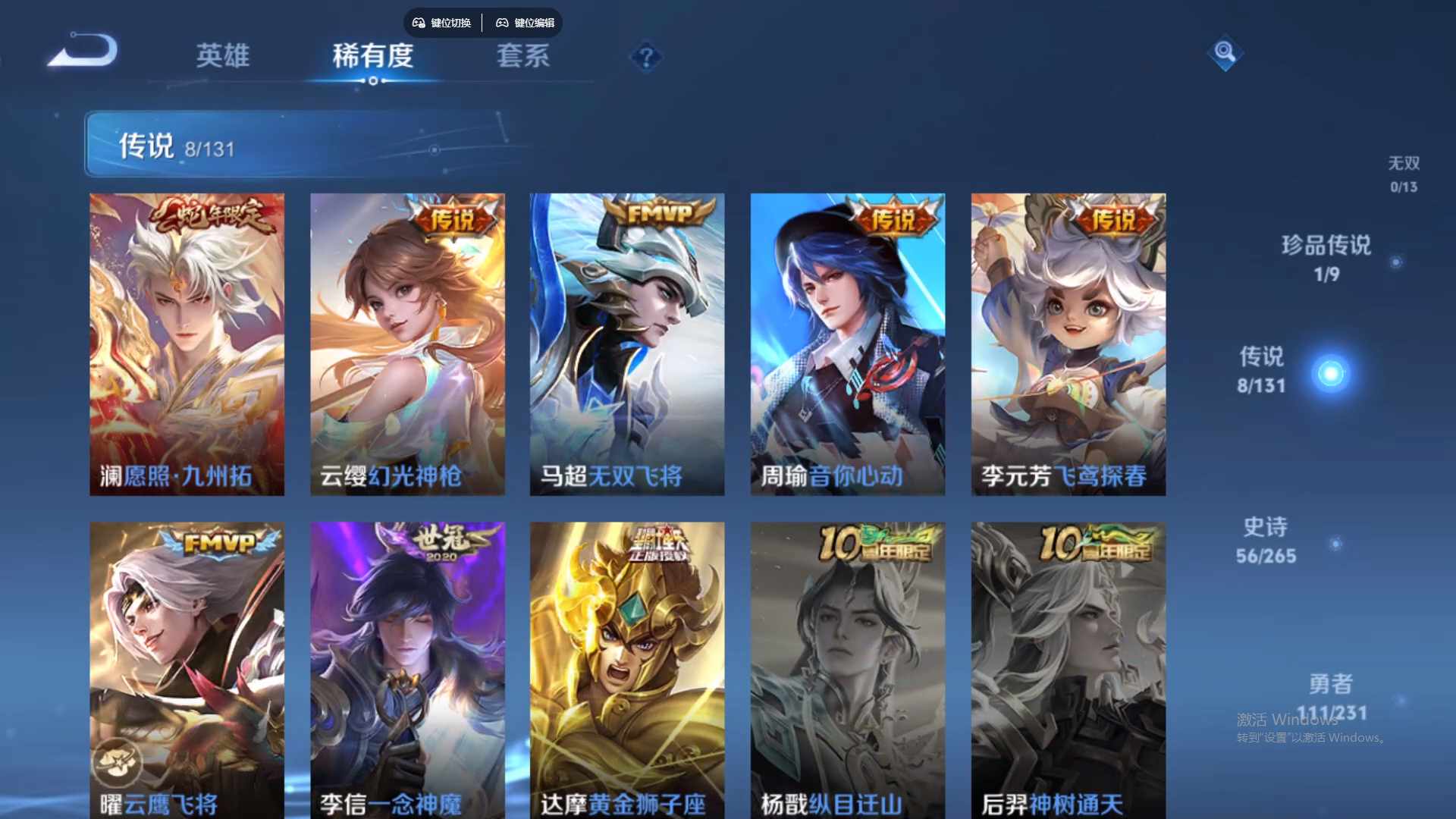The image size is (1456, 819).
Task: Switch to the 套系 tab
Action: point(524,57)
